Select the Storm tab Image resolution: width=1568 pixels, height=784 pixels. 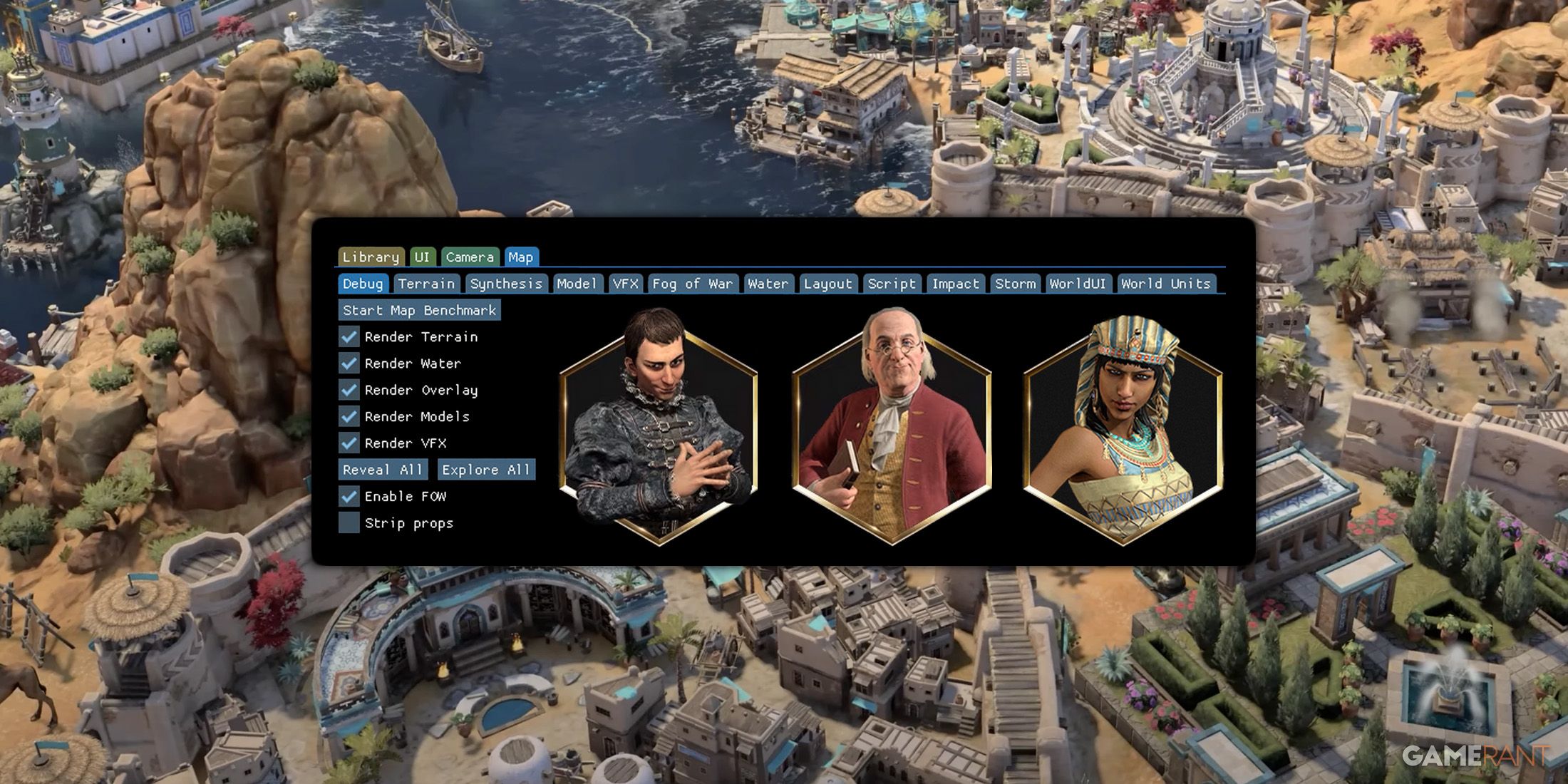(x=1015, y=283)
